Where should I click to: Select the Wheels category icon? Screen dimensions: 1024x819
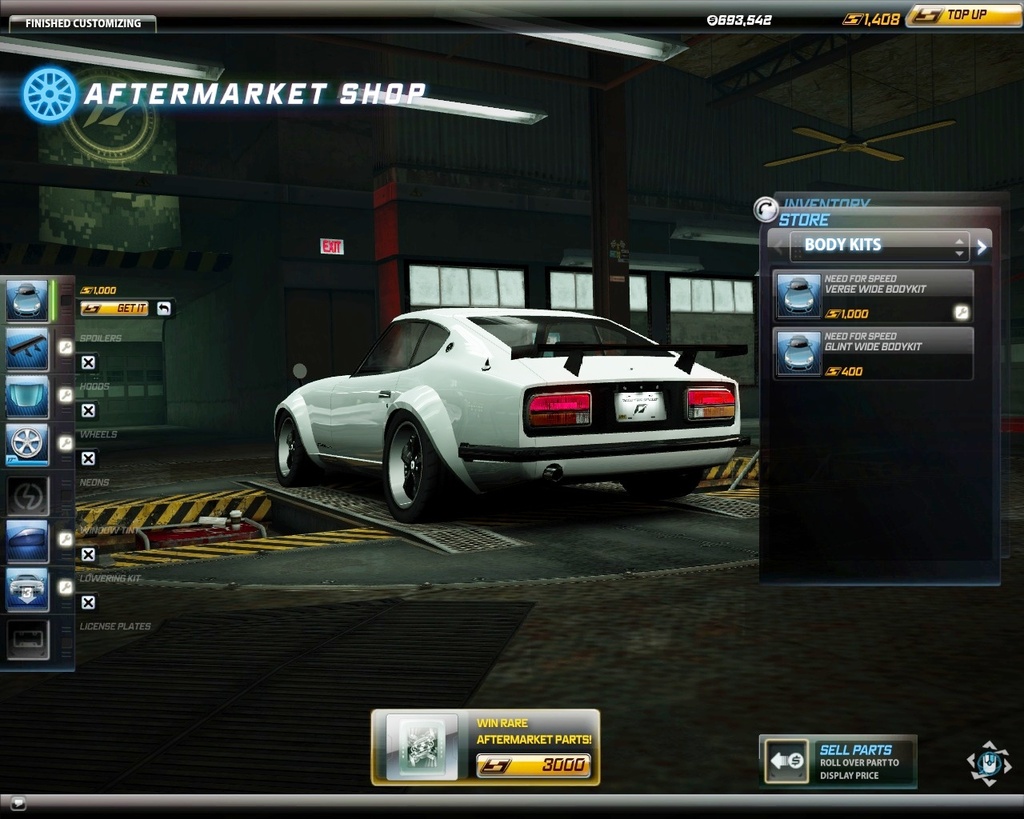click(x=27, y=444)
